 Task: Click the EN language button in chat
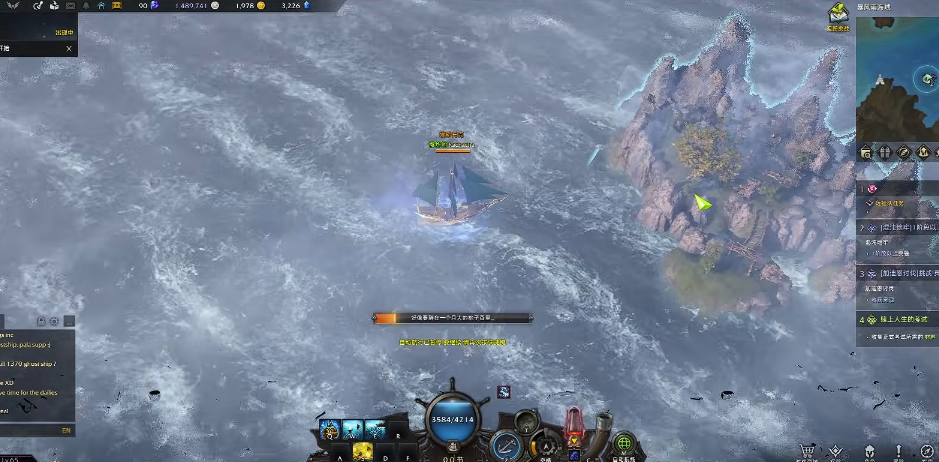click(x=66, y=430)
